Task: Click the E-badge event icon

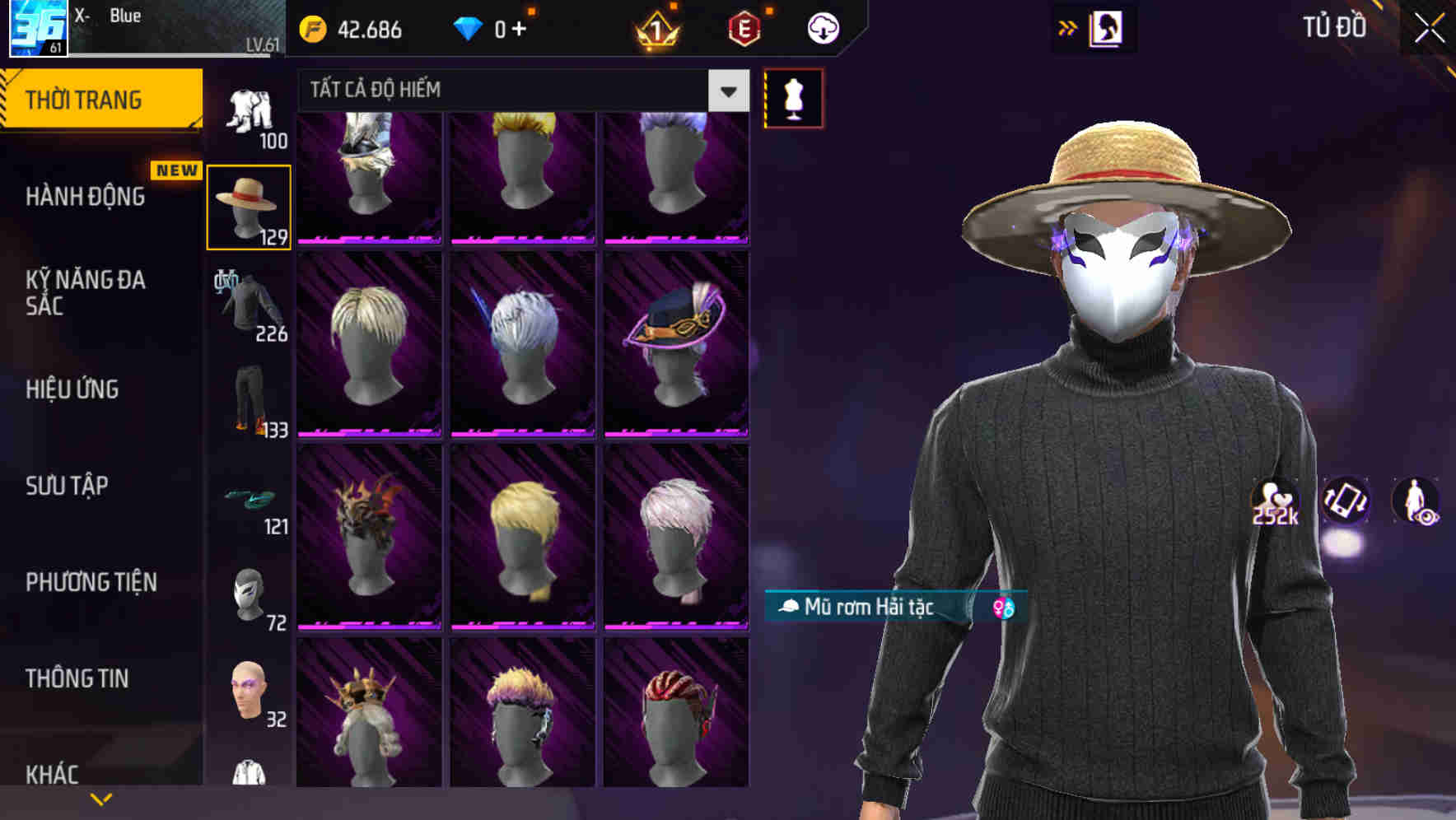Action: 742,28
